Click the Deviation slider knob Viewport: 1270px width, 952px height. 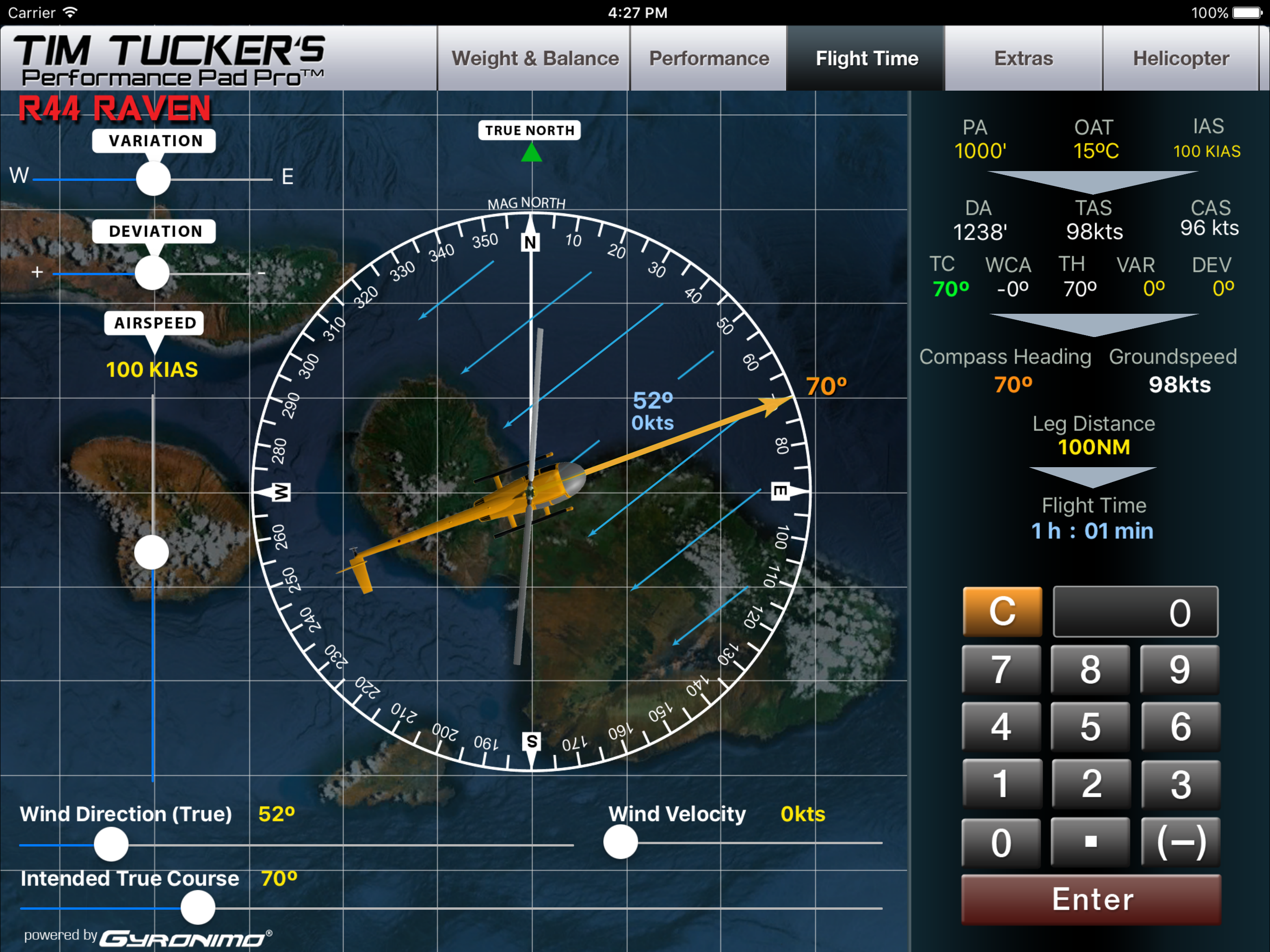(152, 273)
